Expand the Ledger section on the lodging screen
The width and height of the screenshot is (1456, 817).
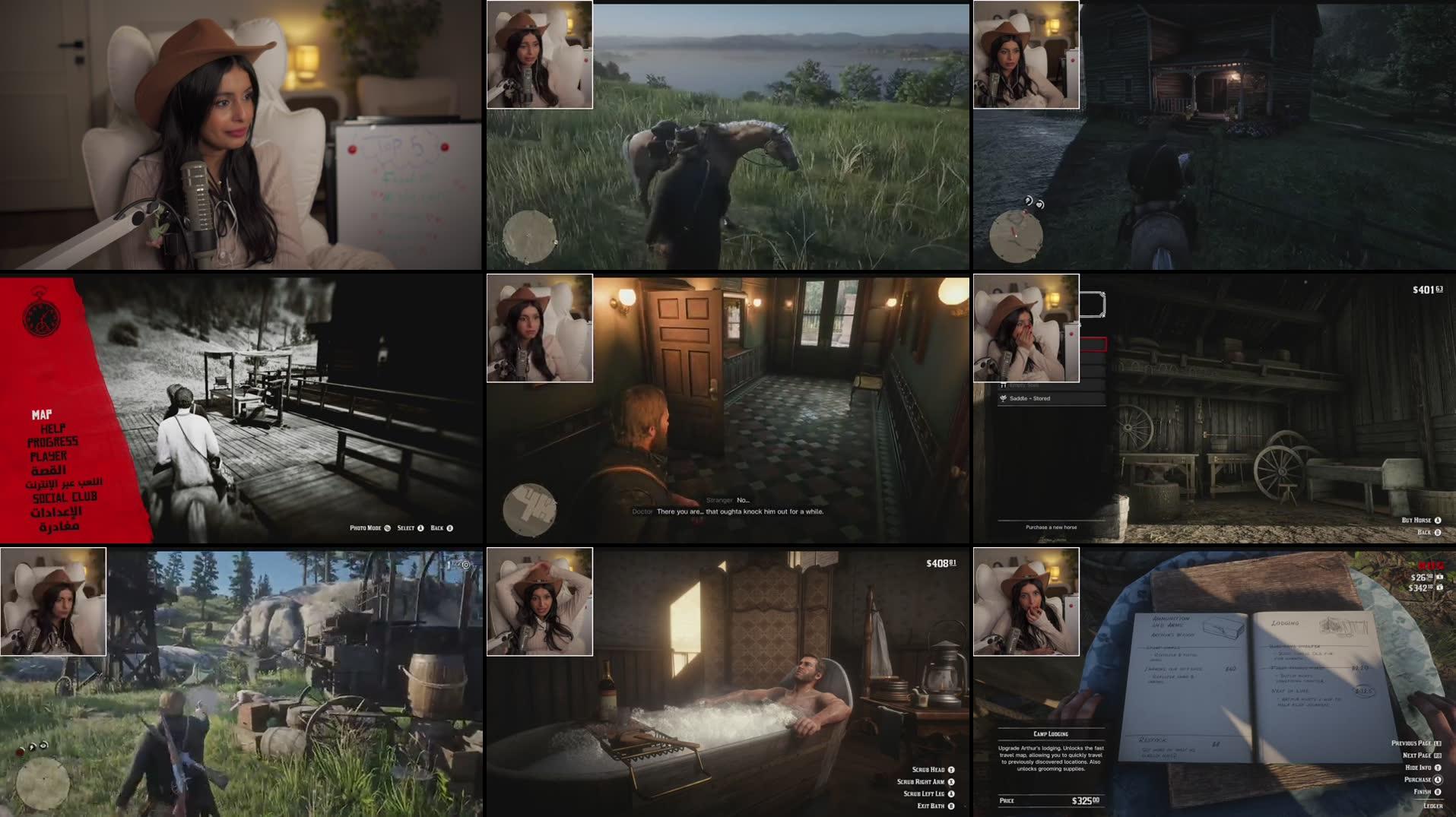click(x=1433, y=806)
